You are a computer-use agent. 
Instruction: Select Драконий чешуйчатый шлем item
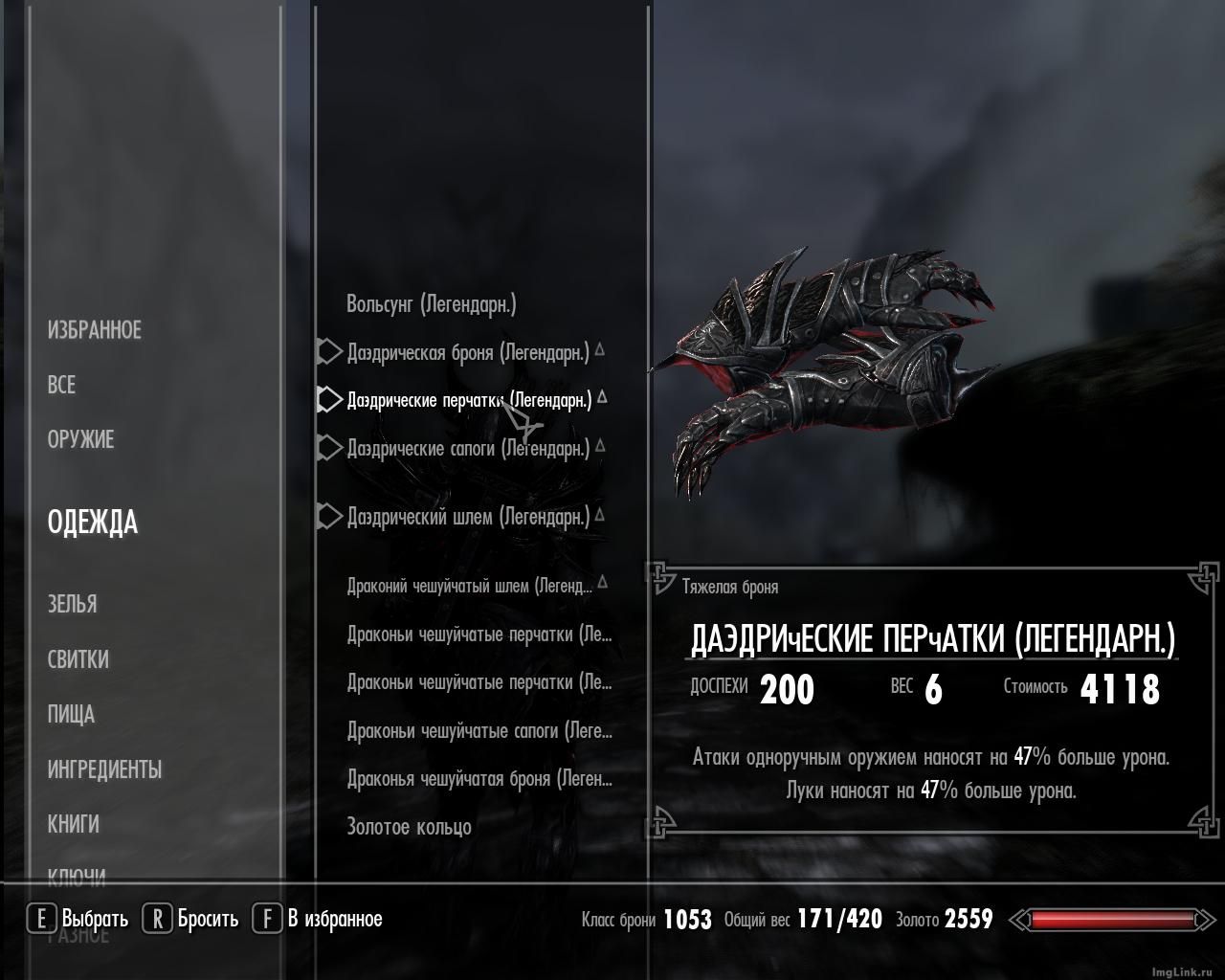[x=470, y=586]
